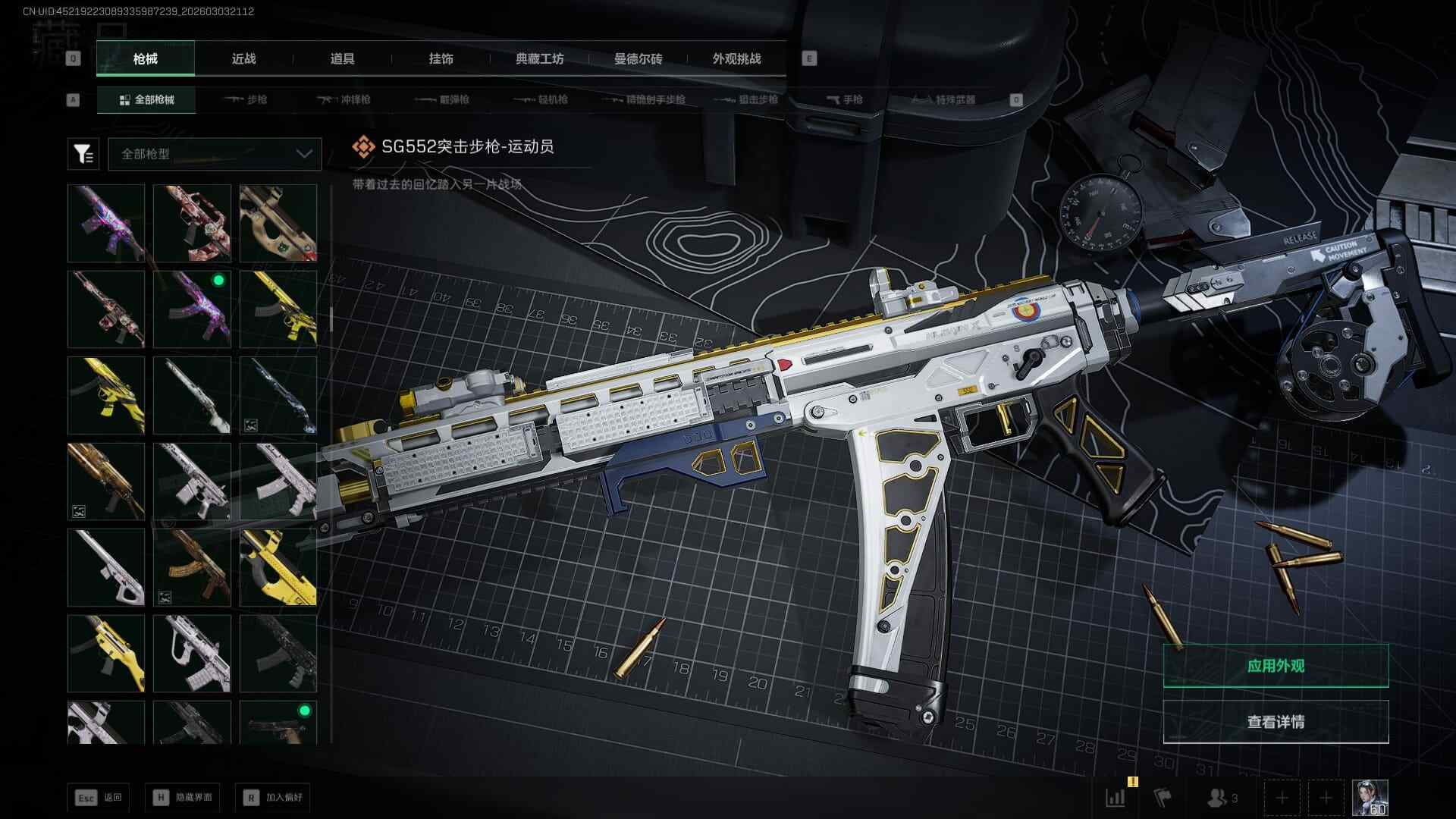Select the 挂饰 charms tab
Viewport: 1456px width, 819px height.
441,58
